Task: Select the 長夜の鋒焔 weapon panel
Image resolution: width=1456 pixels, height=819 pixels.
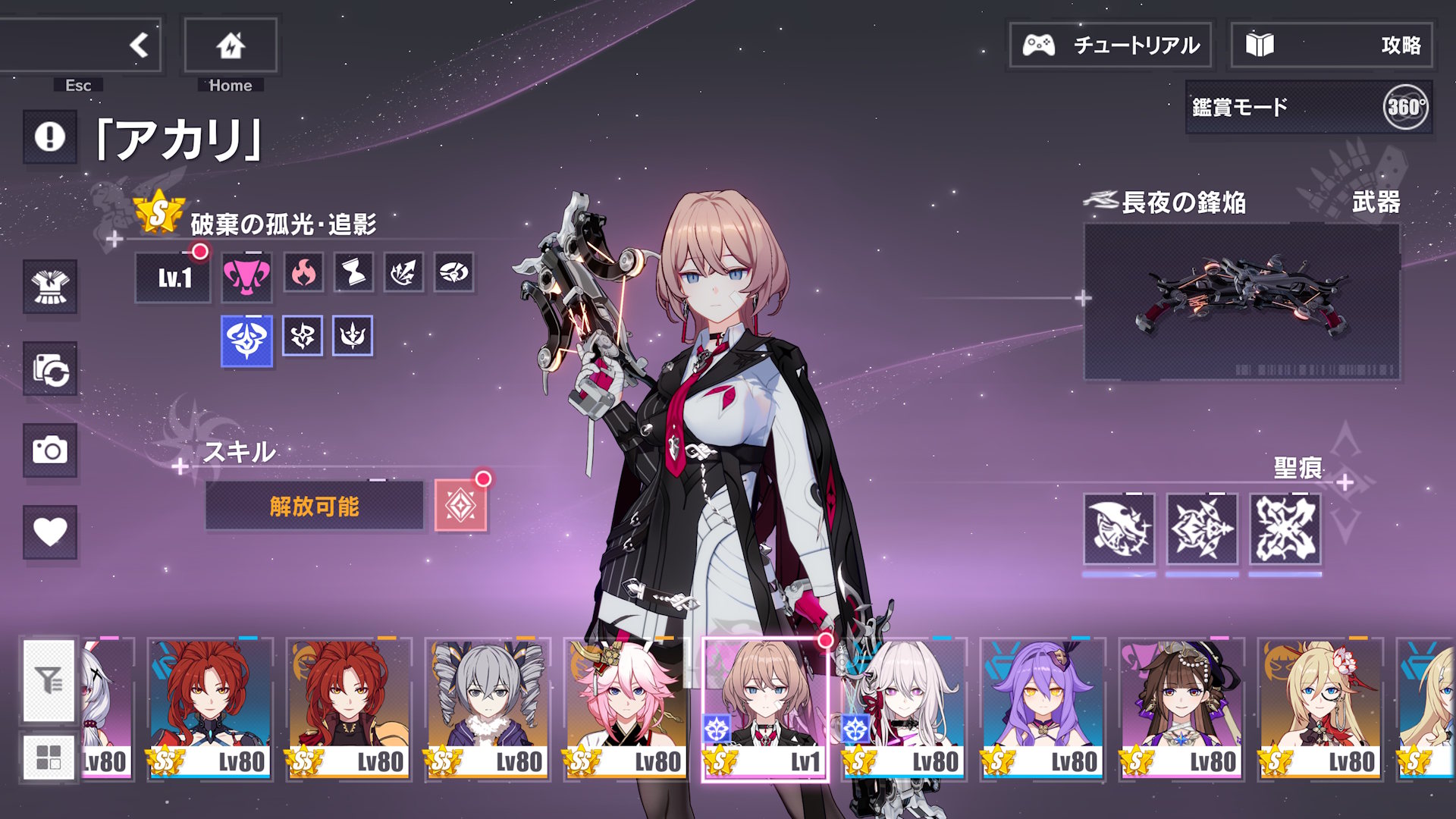Action: (1241, 302)
